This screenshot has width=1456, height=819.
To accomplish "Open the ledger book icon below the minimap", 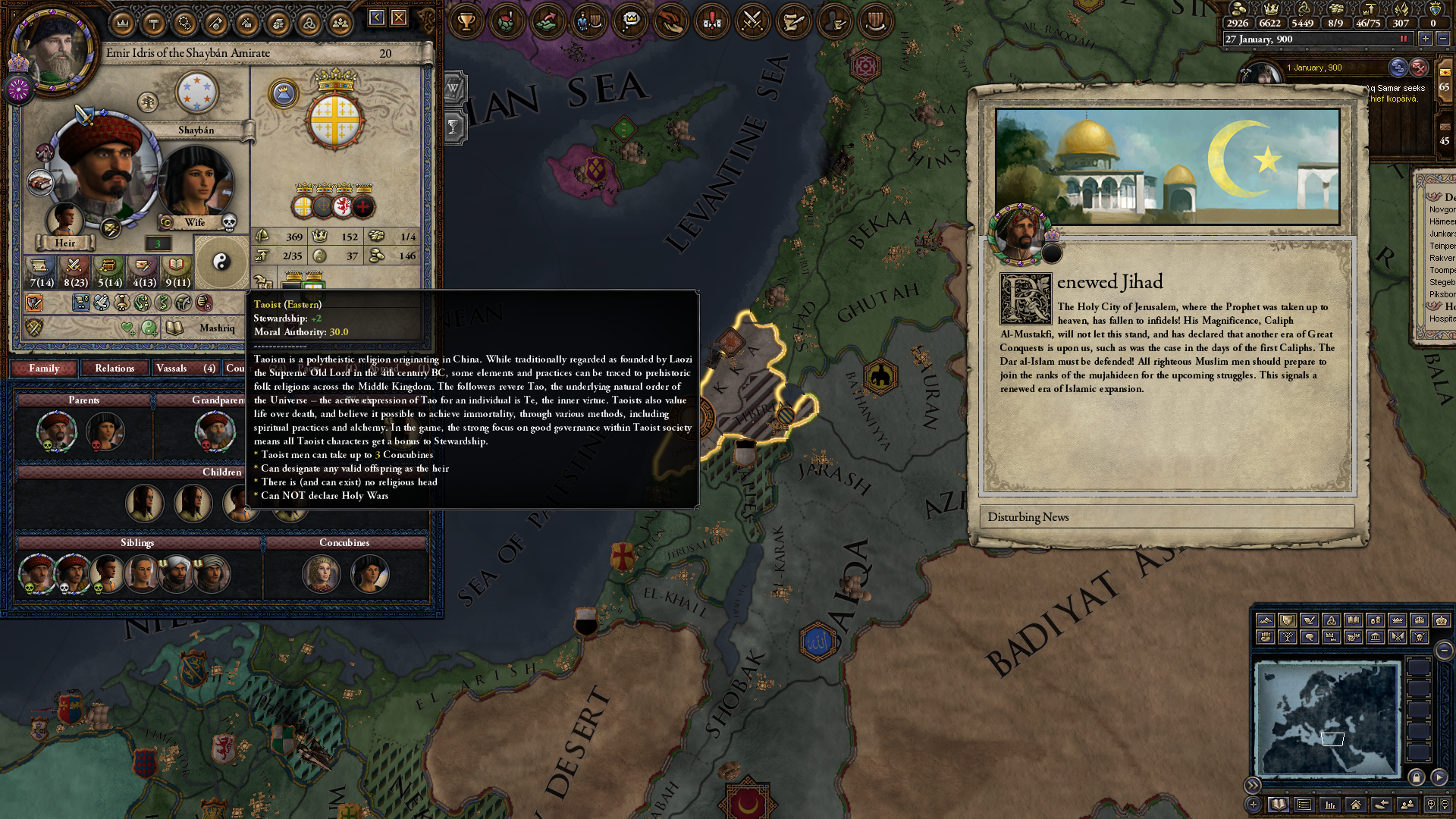I will tap(1278, 804).
